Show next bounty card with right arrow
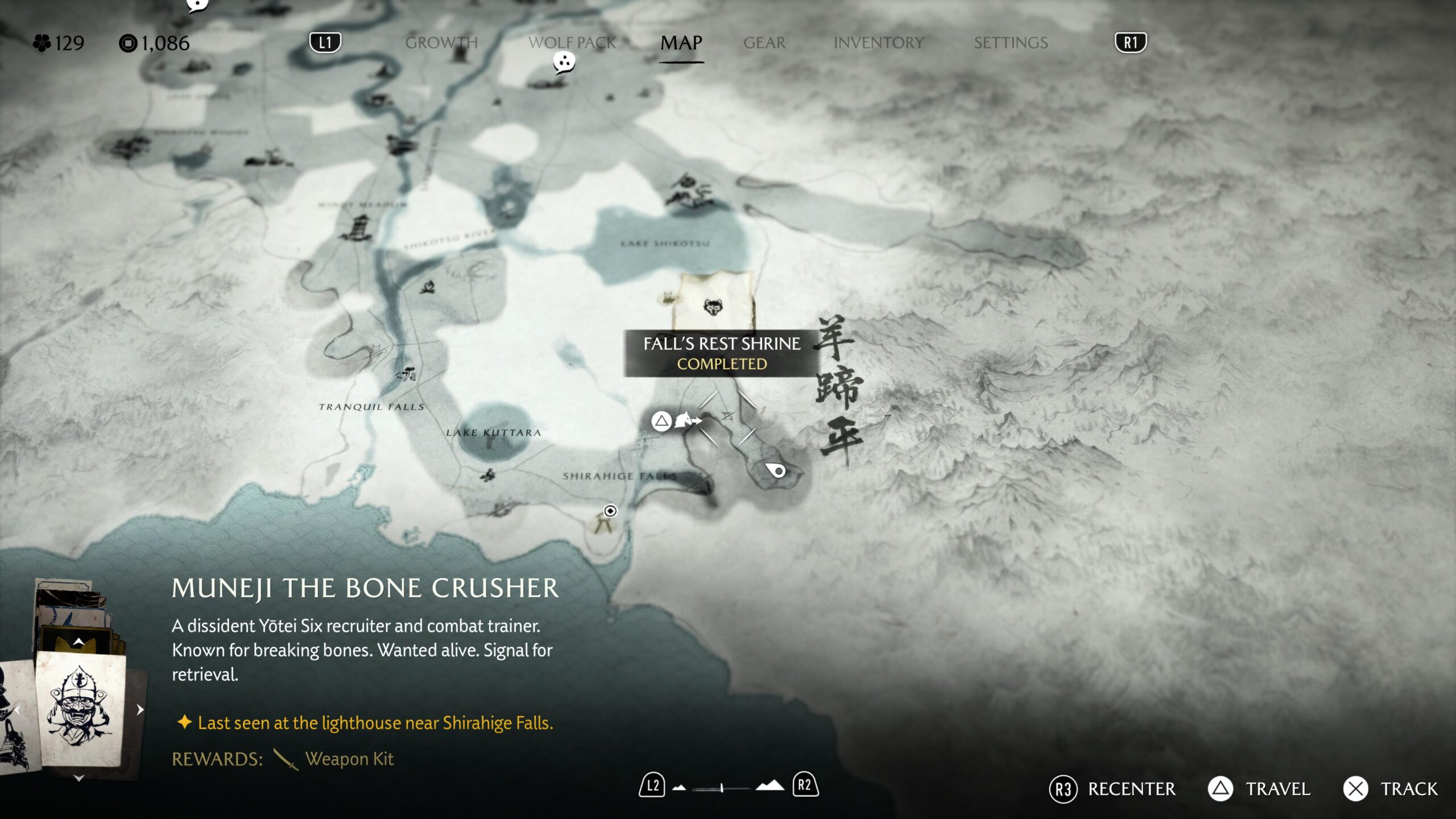The image size is (1456, 819). pos(140,709)
